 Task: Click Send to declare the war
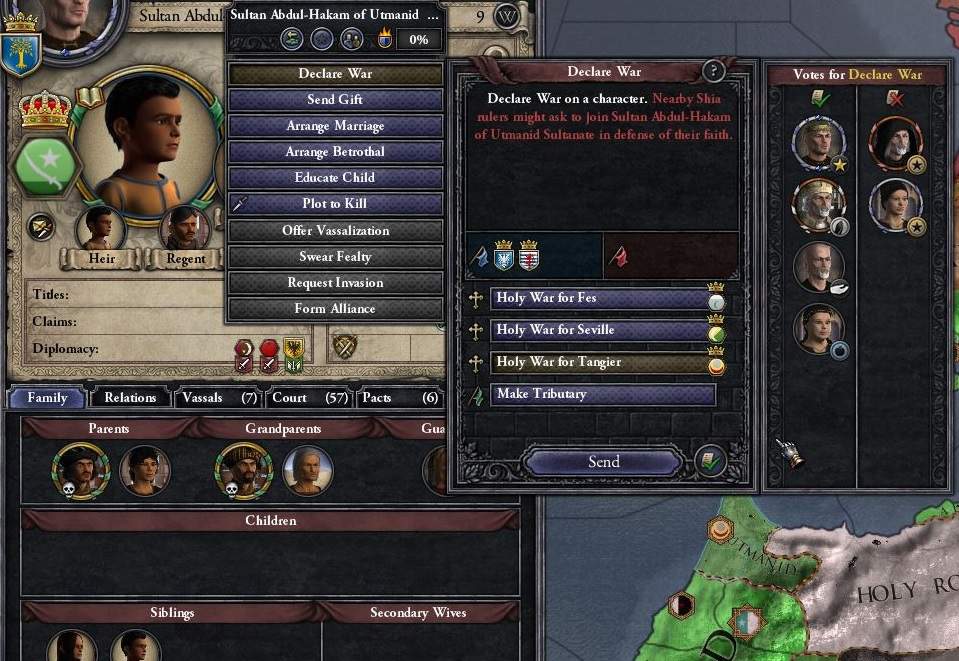pos(603,462)
